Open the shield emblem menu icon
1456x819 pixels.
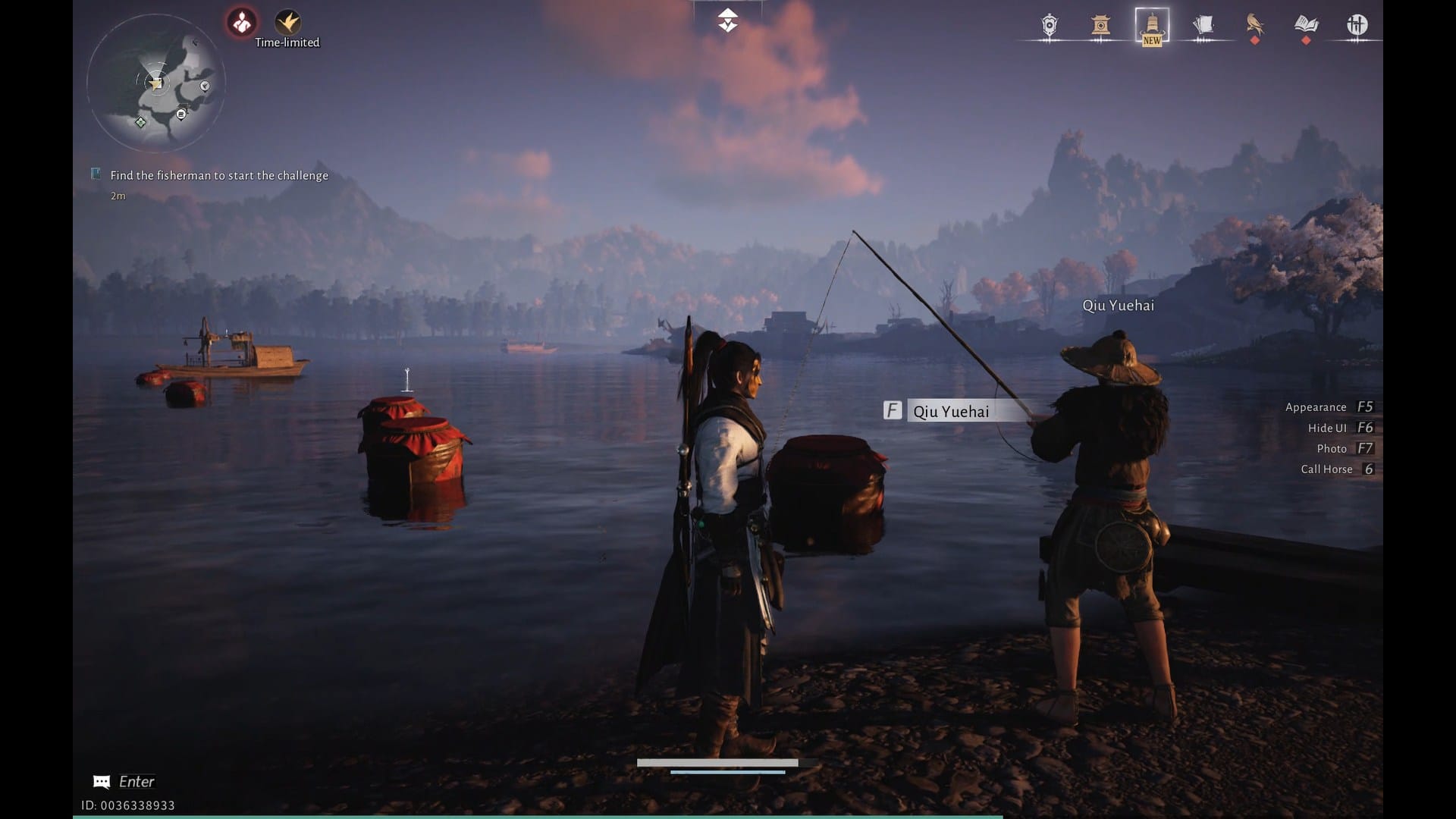point(1050,26)
